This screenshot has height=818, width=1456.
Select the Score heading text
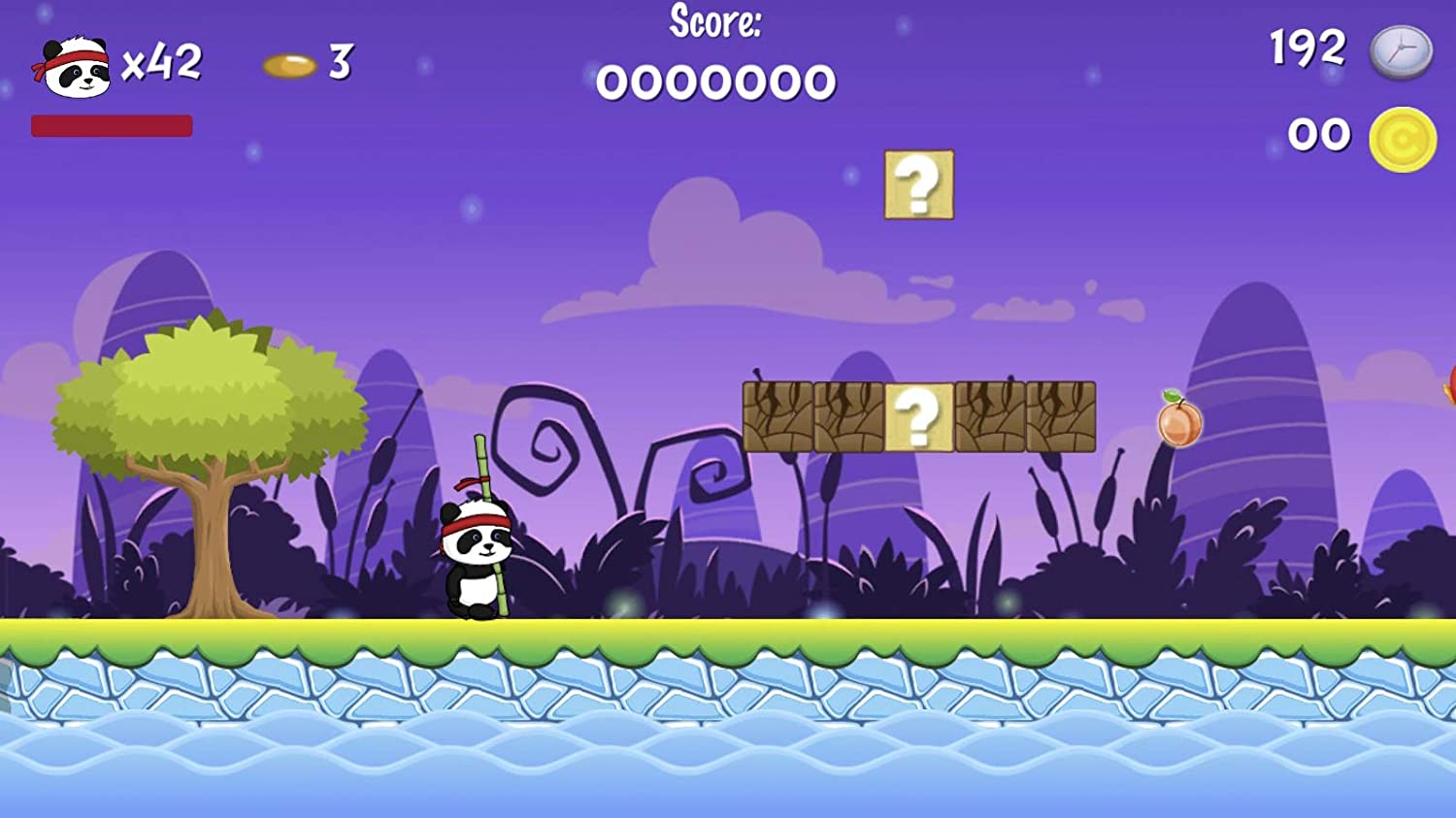click(715, 25)
